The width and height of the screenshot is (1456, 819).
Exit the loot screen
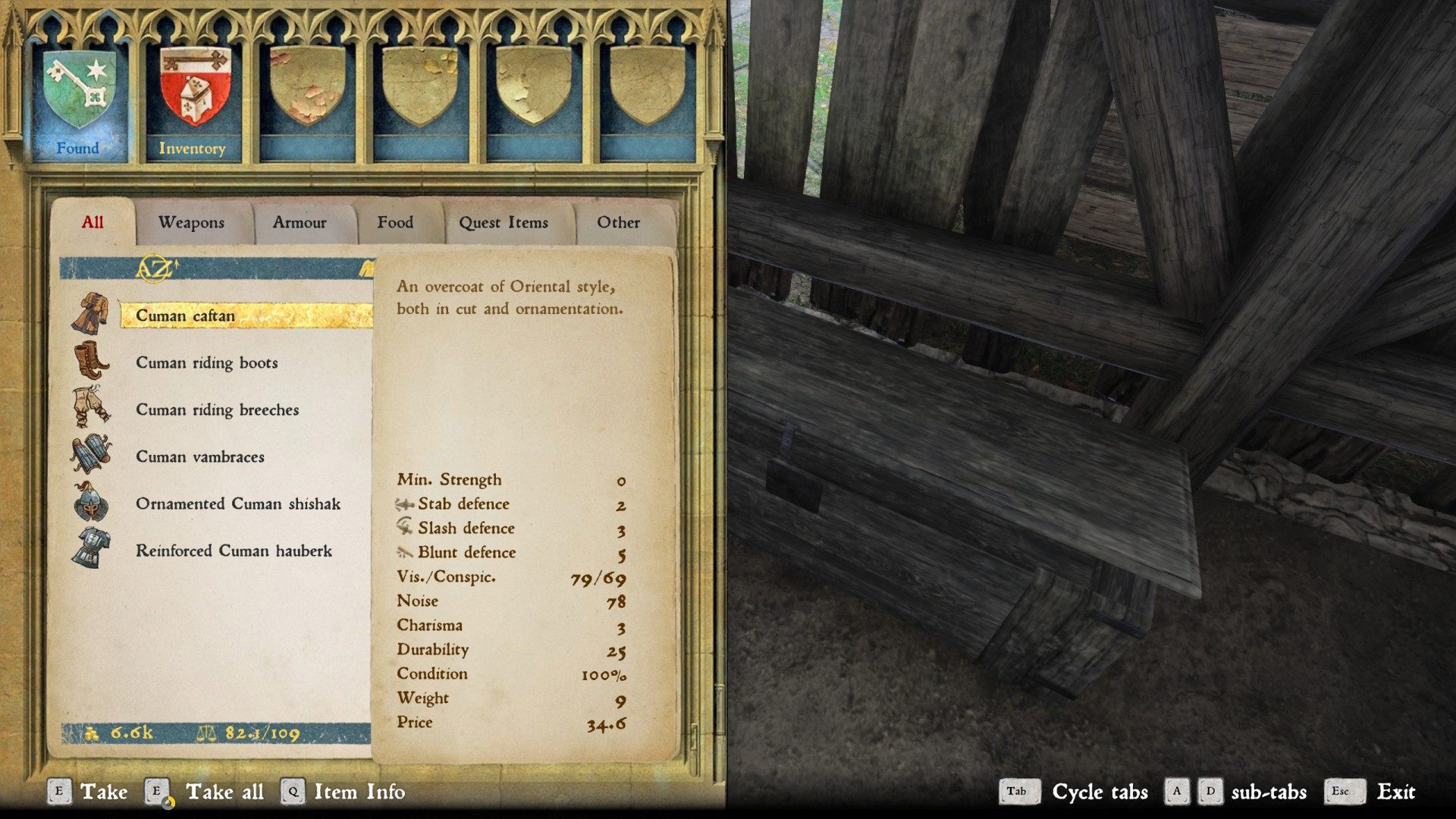click(x=1395, y=792)
